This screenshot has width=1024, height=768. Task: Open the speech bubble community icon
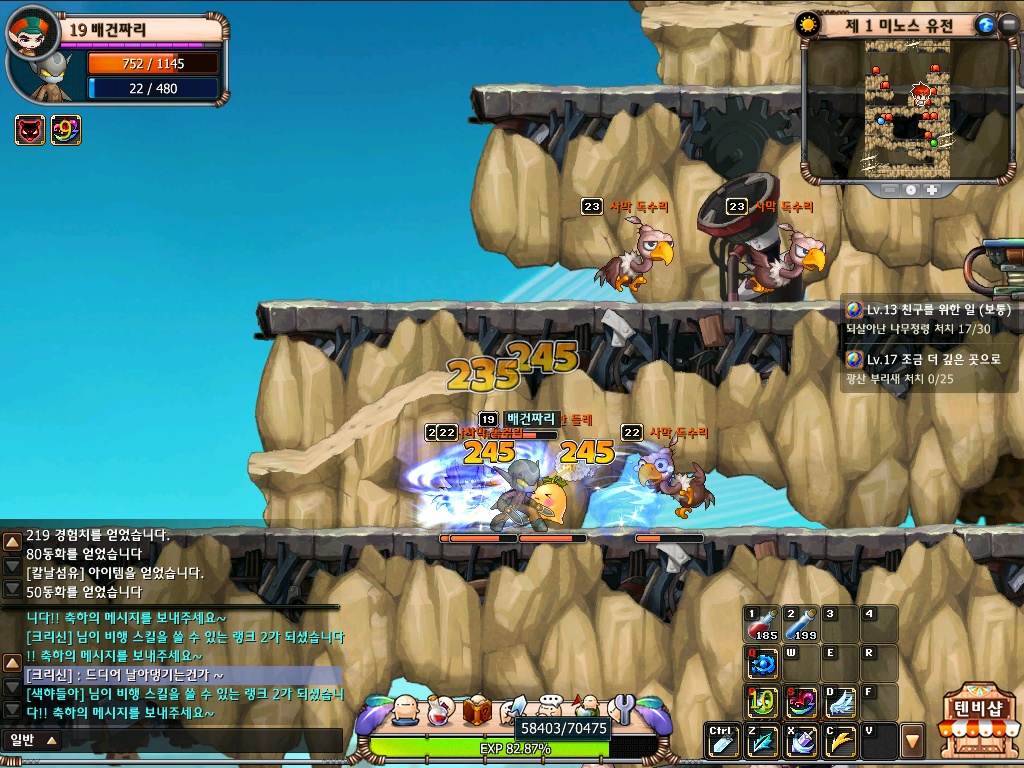pyautogui.click(x=549, y=708)
